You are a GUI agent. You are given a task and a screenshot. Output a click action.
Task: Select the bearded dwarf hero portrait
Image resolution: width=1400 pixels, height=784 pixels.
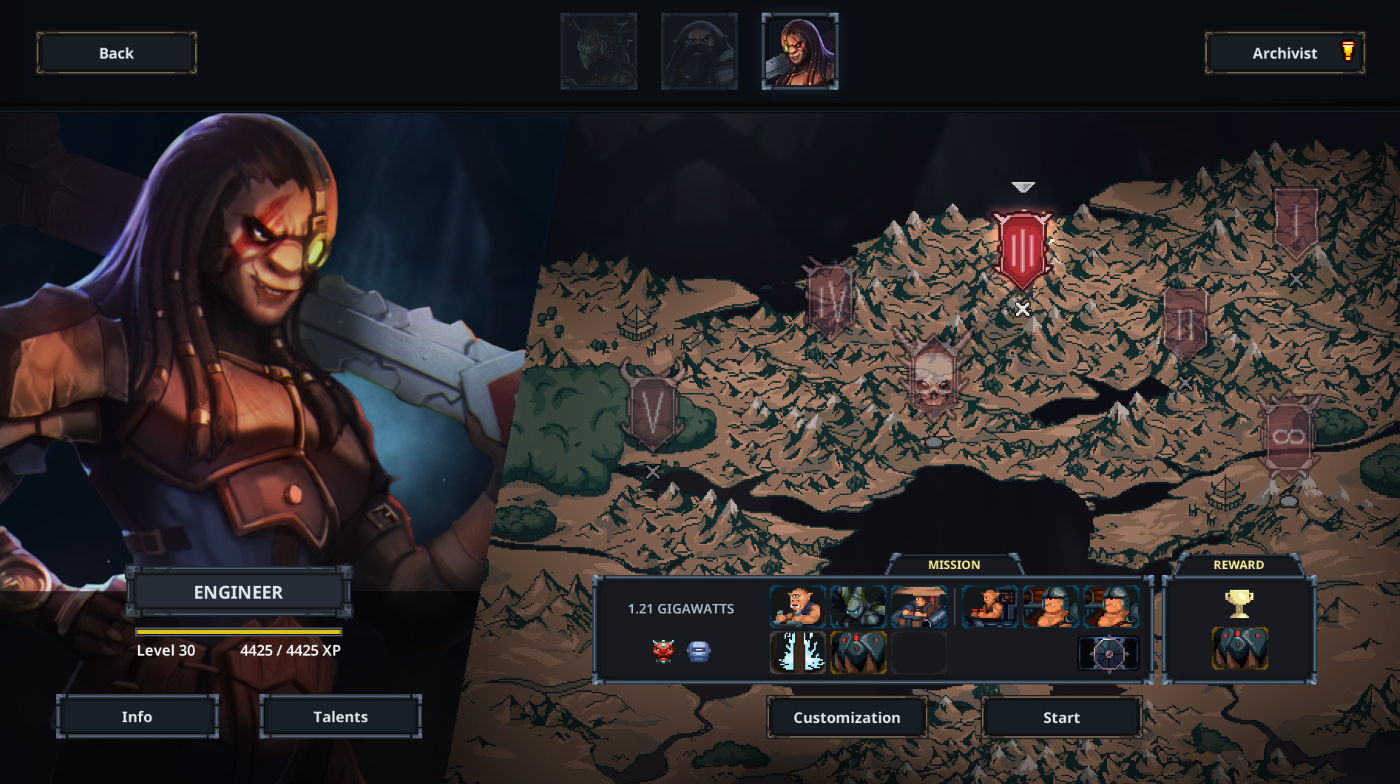point(699,51)
